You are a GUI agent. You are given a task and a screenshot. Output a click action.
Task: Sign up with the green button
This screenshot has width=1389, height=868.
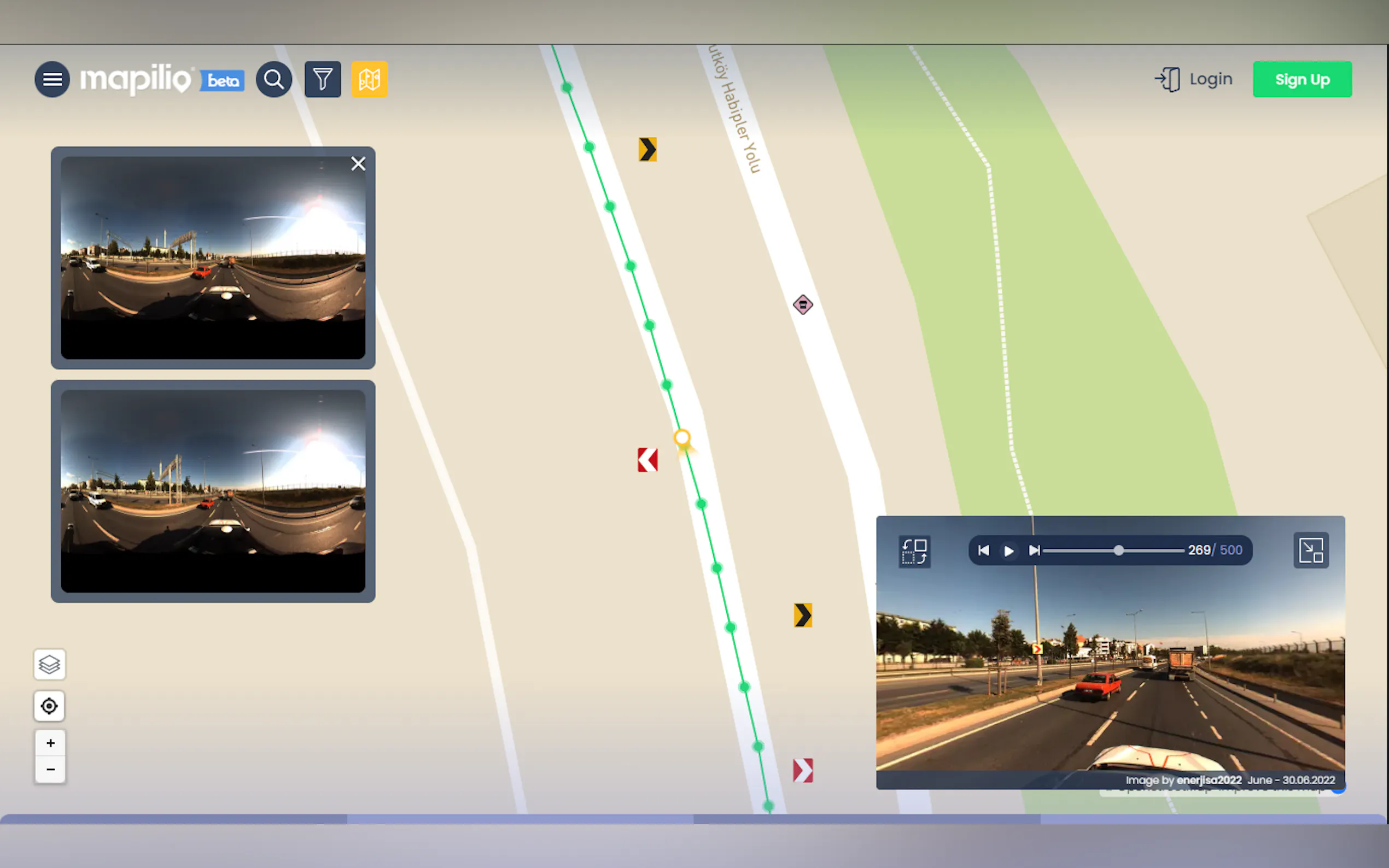(1302, 79)
